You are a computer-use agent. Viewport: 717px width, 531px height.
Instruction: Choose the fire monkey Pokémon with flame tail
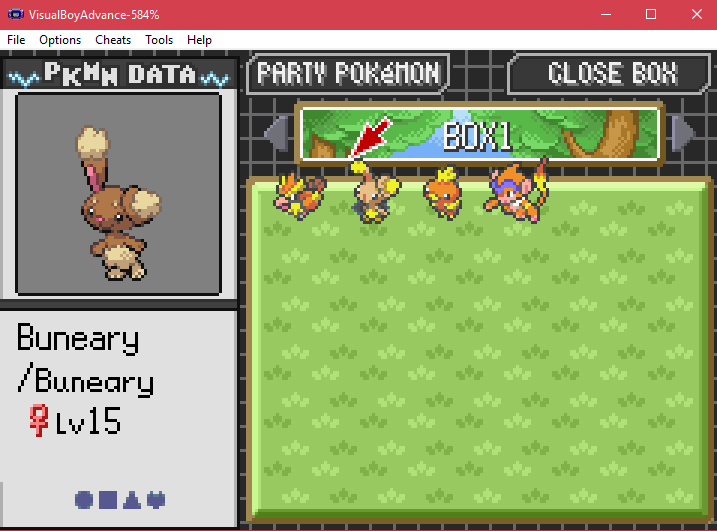515,188
